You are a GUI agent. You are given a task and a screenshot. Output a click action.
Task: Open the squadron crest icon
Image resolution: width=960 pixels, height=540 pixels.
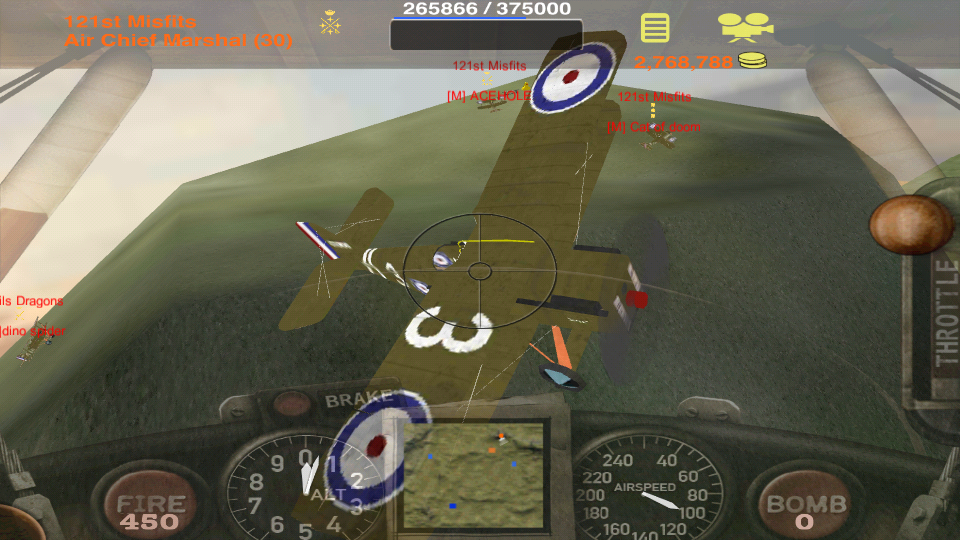[x=331, y=23]
